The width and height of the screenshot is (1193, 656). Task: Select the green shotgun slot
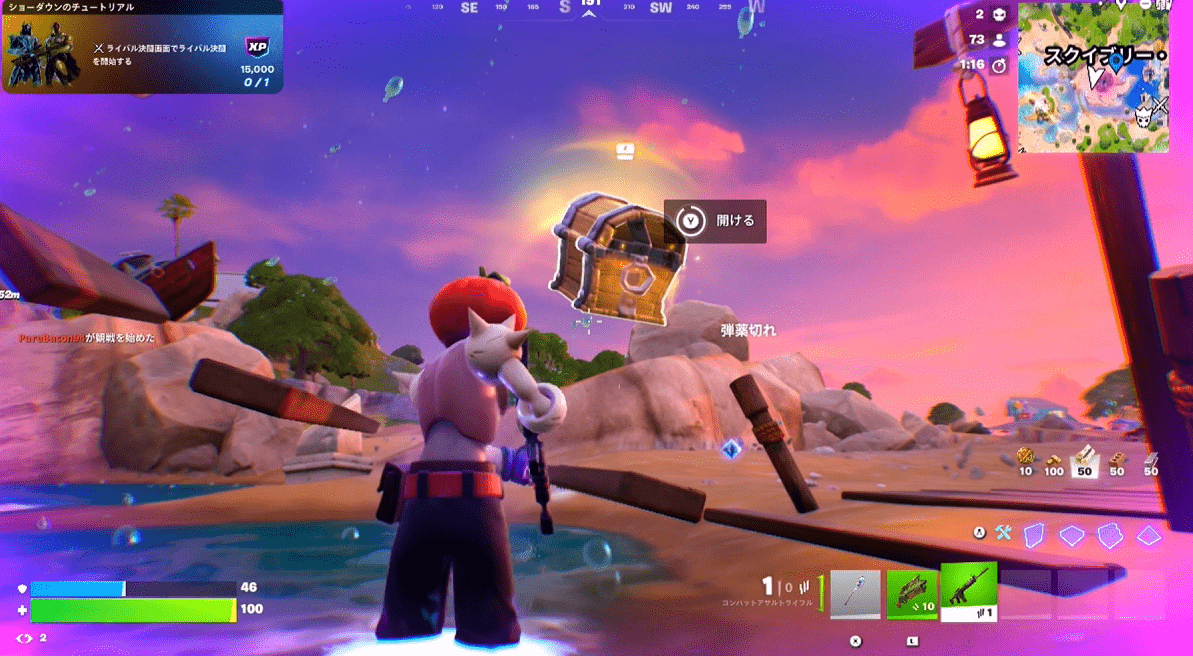[x=912, y=594]
